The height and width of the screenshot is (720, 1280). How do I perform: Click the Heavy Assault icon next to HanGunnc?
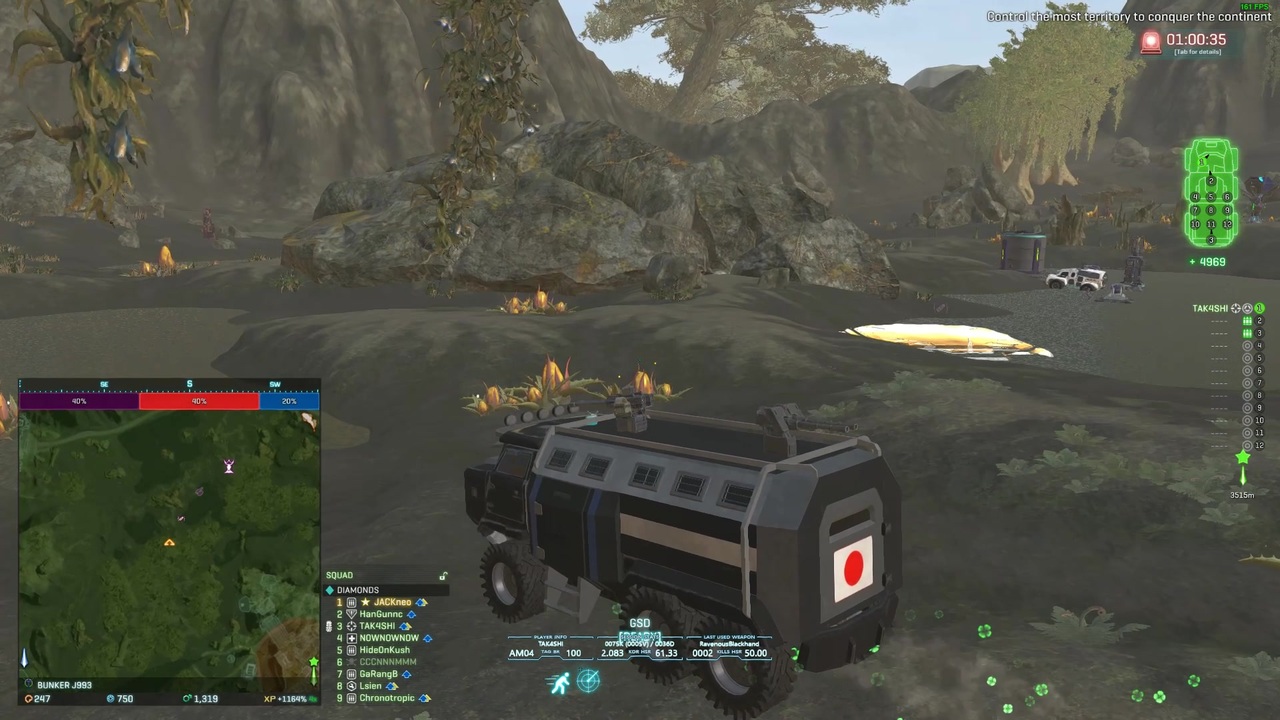click(x=352, y=614)
